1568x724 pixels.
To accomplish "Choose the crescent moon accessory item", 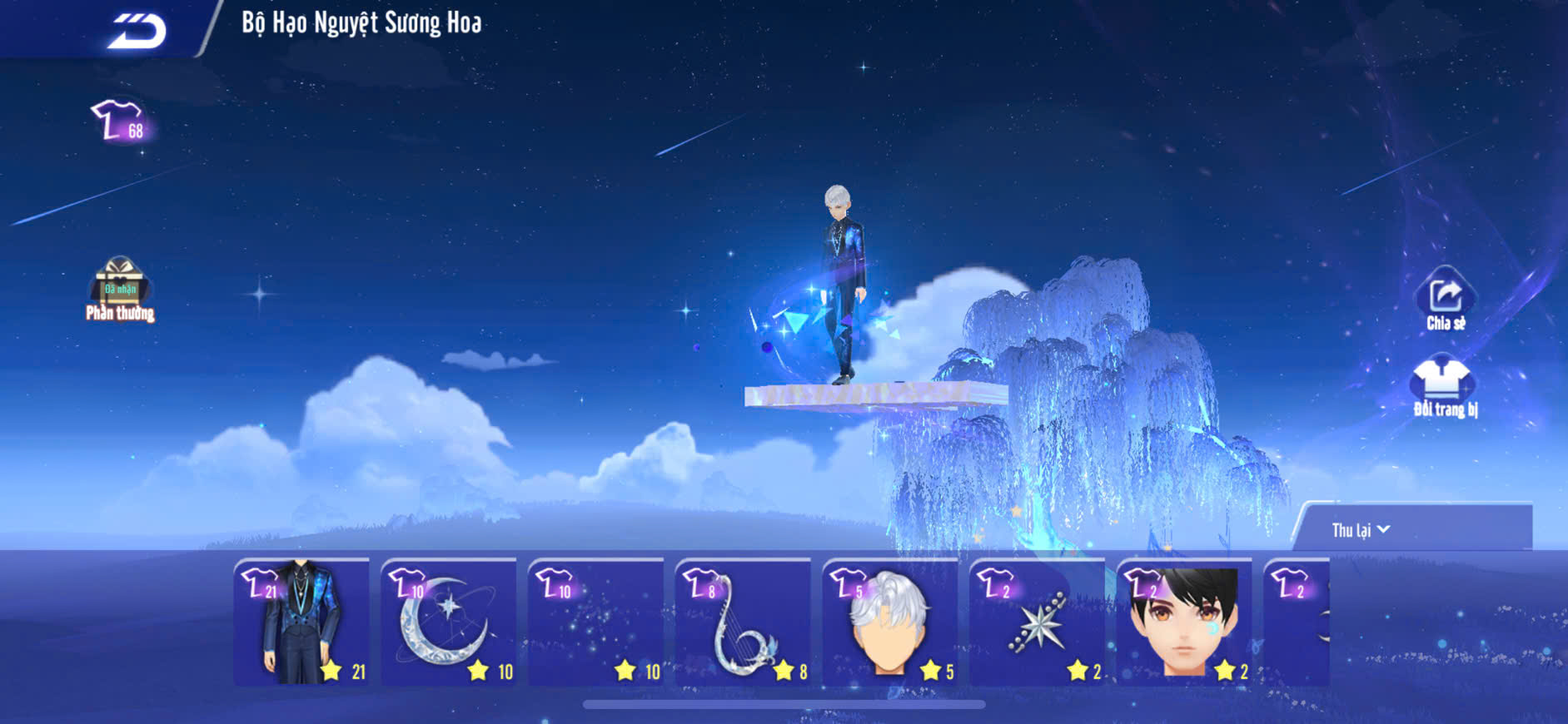I will coord(448,622).
